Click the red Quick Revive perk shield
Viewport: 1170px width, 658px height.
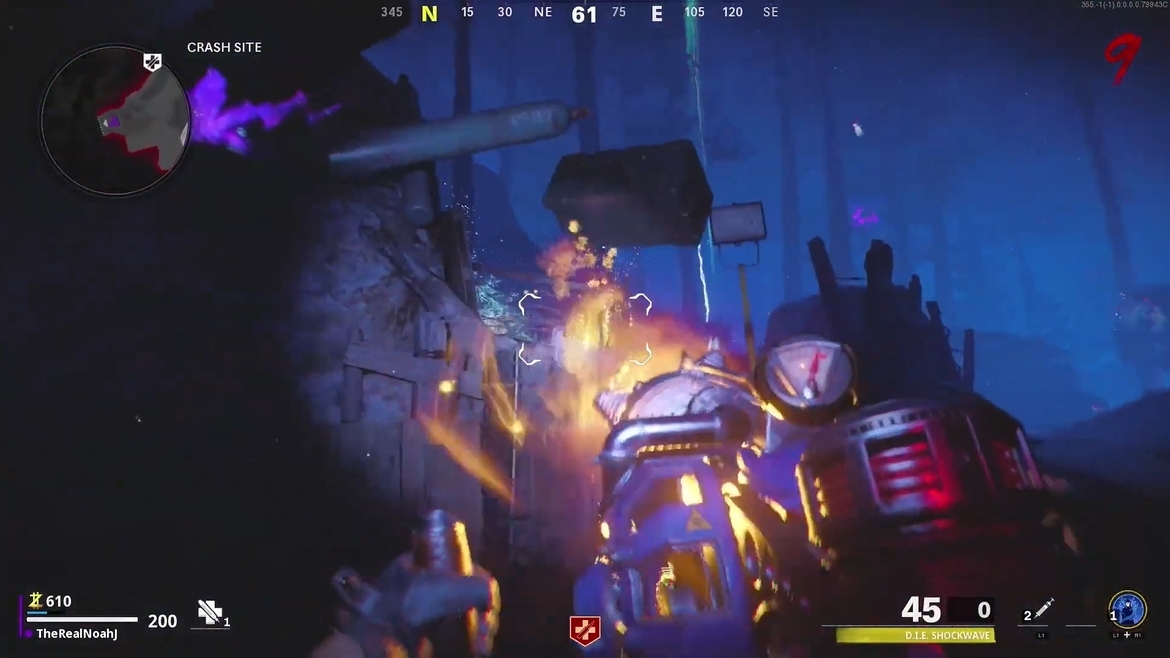click(x=585, y=630)
